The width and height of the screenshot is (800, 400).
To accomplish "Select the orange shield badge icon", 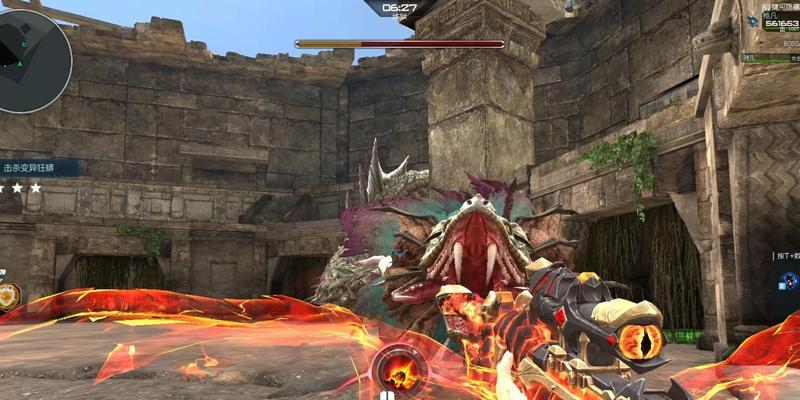I will tap(8, 296).
